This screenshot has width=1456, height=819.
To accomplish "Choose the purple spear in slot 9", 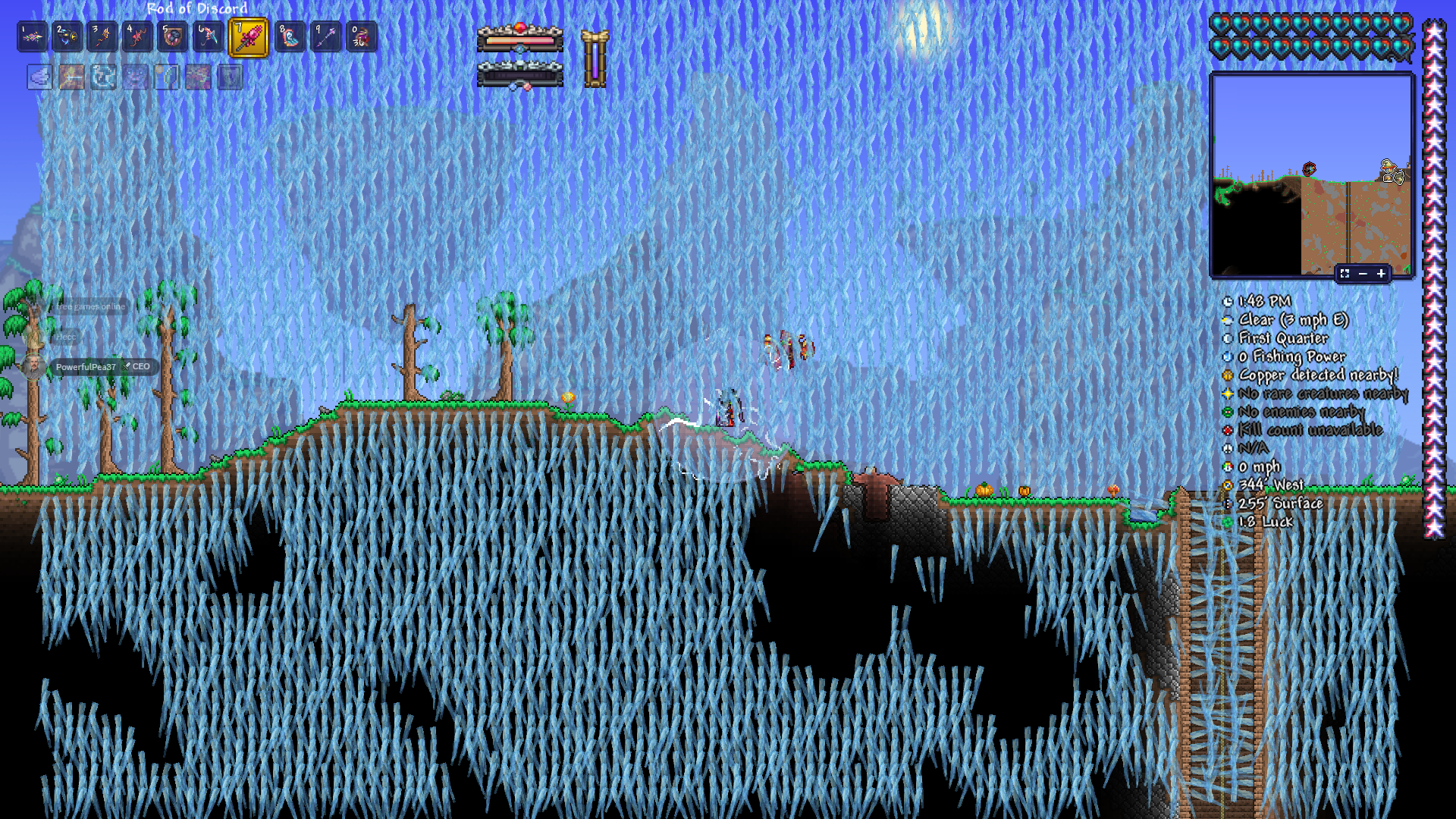I will pos(326,37).
